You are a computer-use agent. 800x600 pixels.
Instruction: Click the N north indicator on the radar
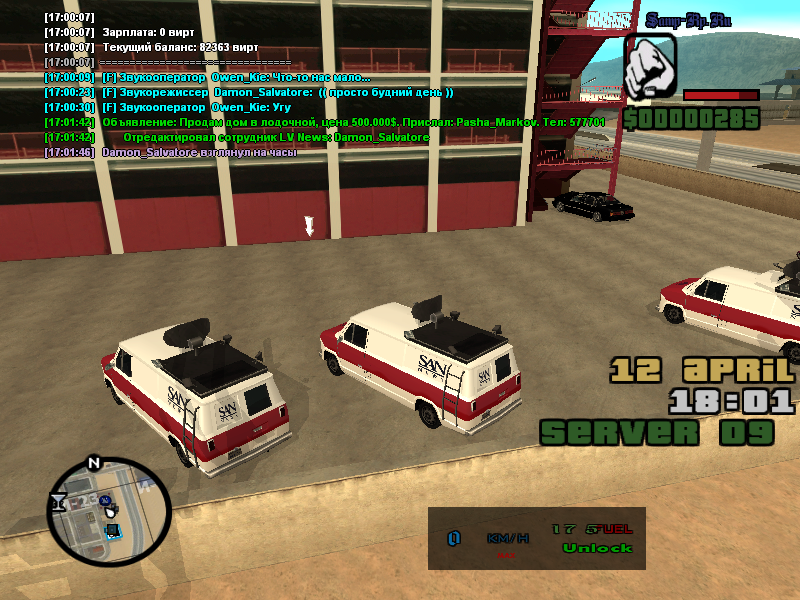click(x=94, y=463)
